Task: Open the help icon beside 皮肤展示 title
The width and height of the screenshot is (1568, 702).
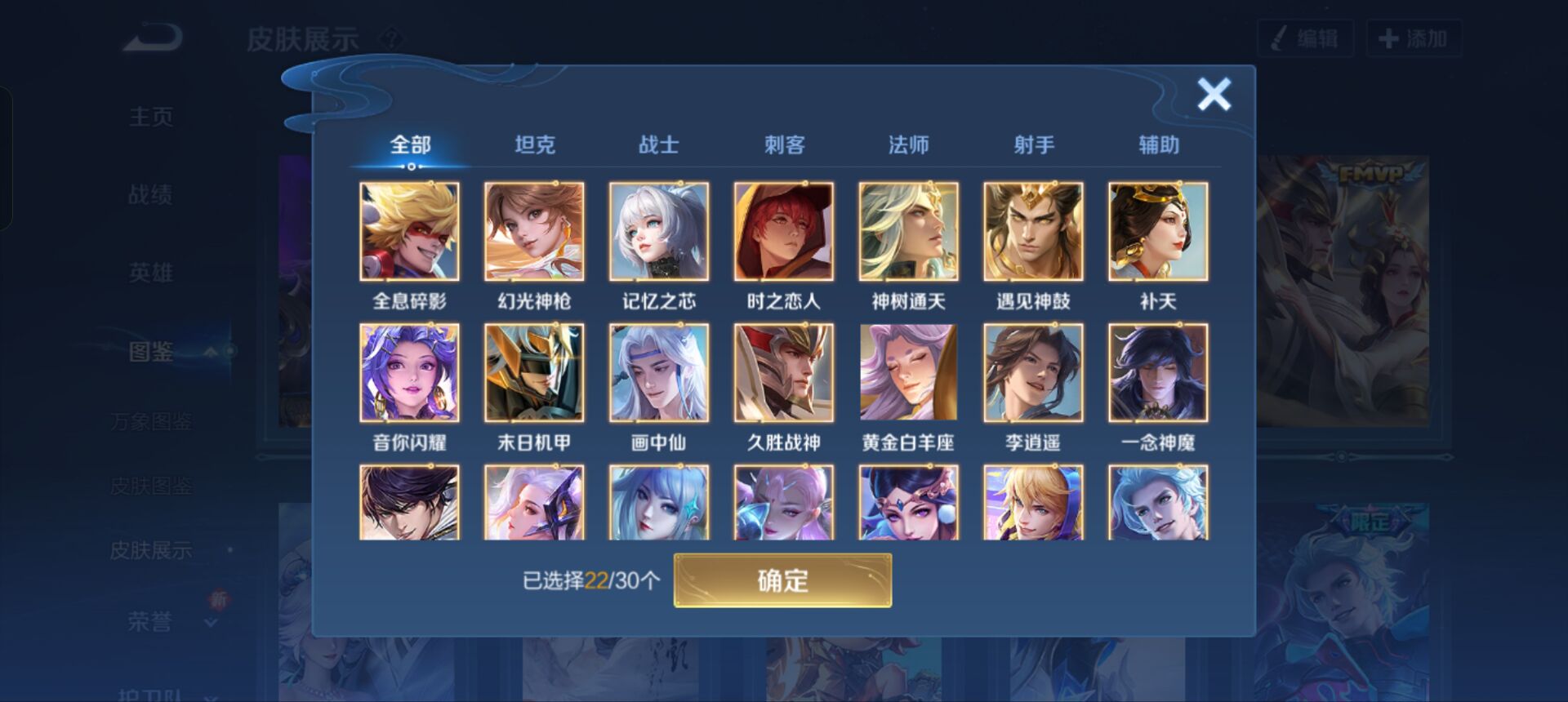Action: 393,36
